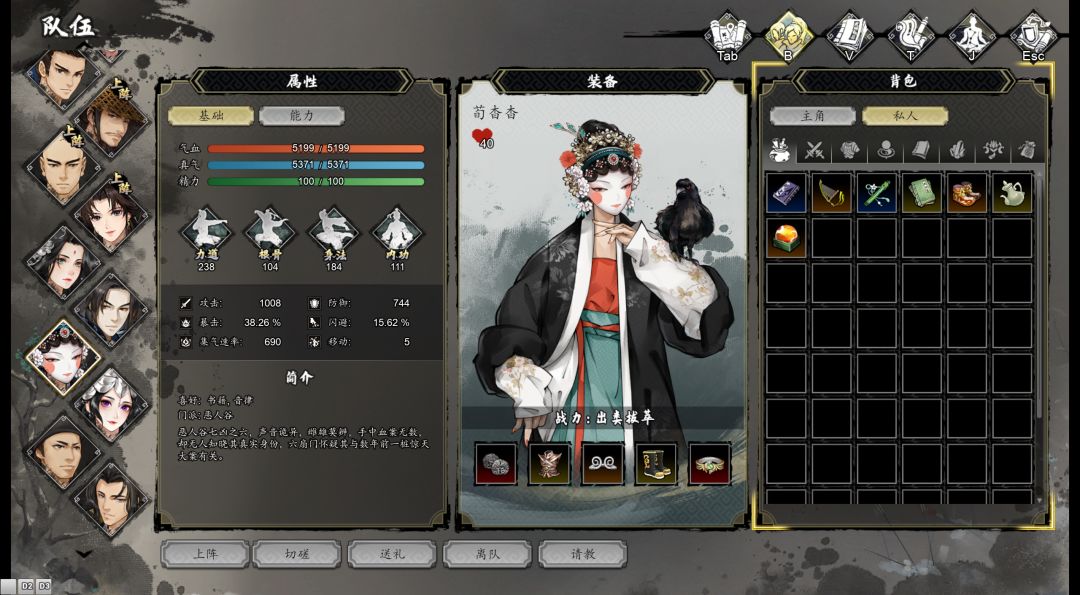Select the 私人 personal bag tab

[x=904, y=116]
